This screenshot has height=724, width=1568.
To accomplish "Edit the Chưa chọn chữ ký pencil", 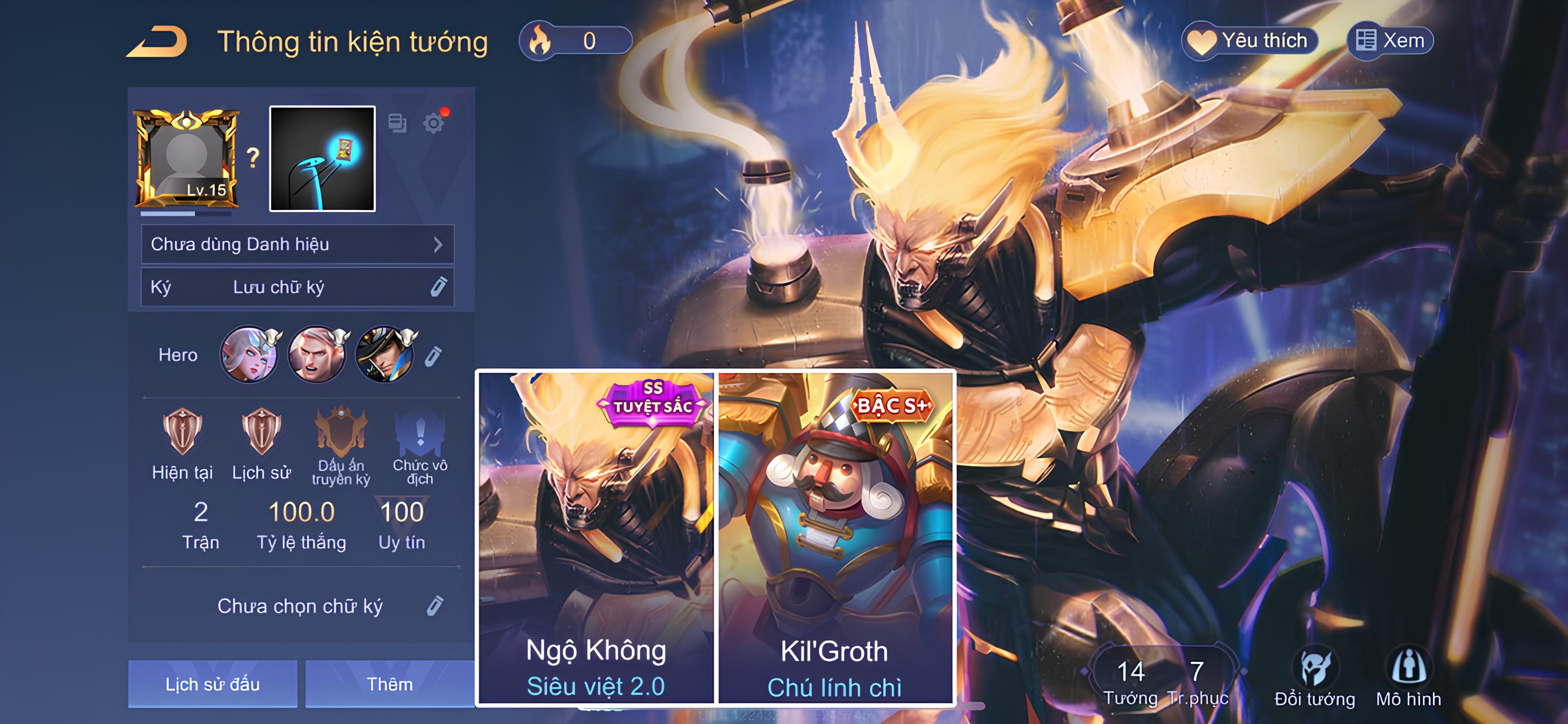I will click(x=435, y=606).
